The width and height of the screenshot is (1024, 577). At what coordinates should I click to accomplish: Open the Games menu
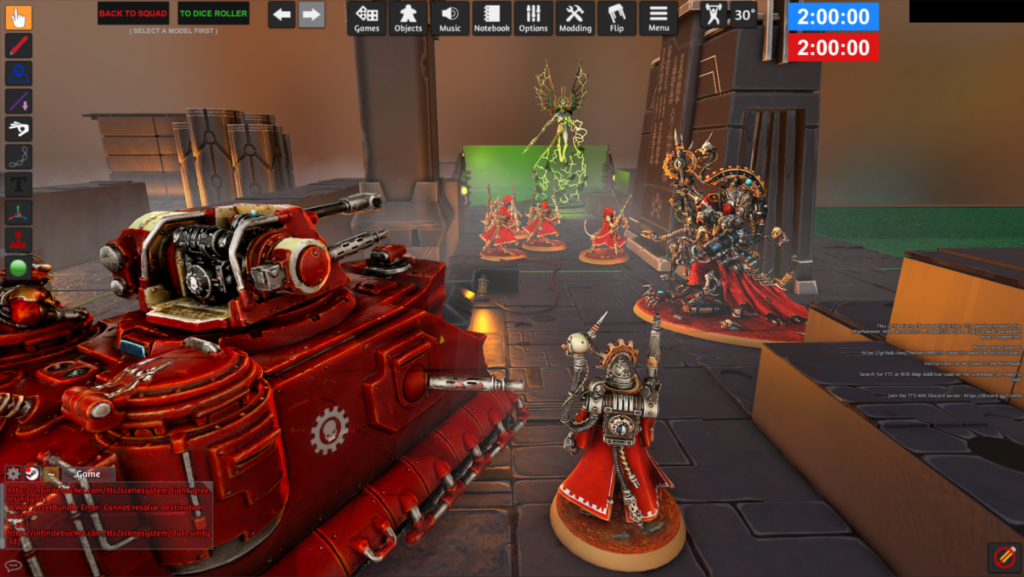coord(367,18)
